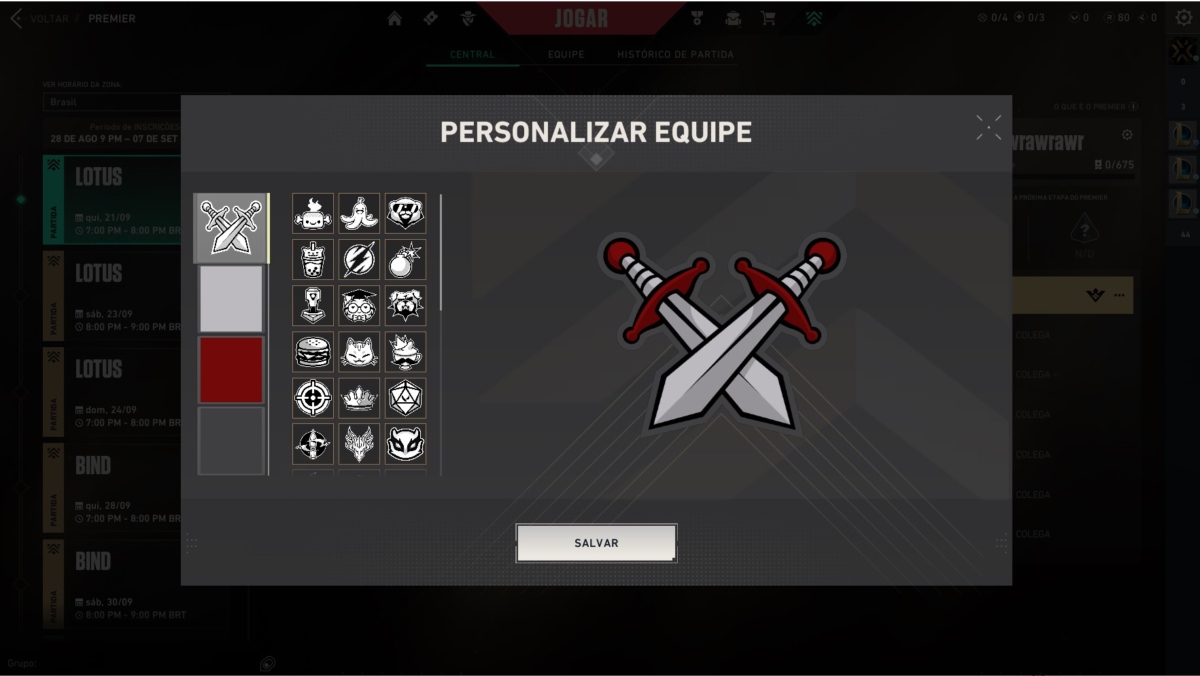Pick the bubble tea cup icon

313,260
